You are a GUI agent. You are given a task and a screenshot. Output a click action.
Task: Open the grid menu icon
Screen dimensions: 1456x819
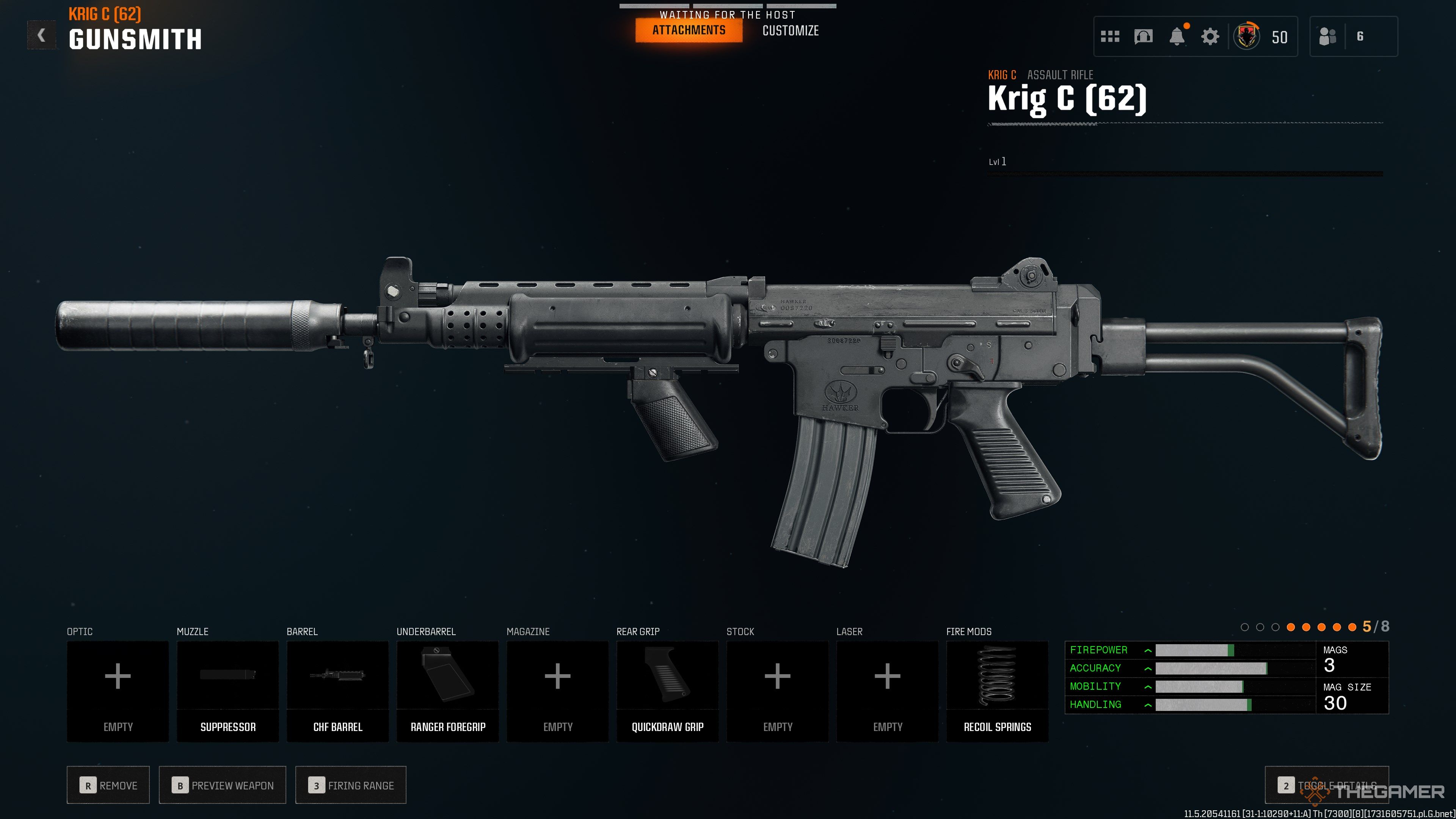pyautogui.click(x=1110, y=37)
